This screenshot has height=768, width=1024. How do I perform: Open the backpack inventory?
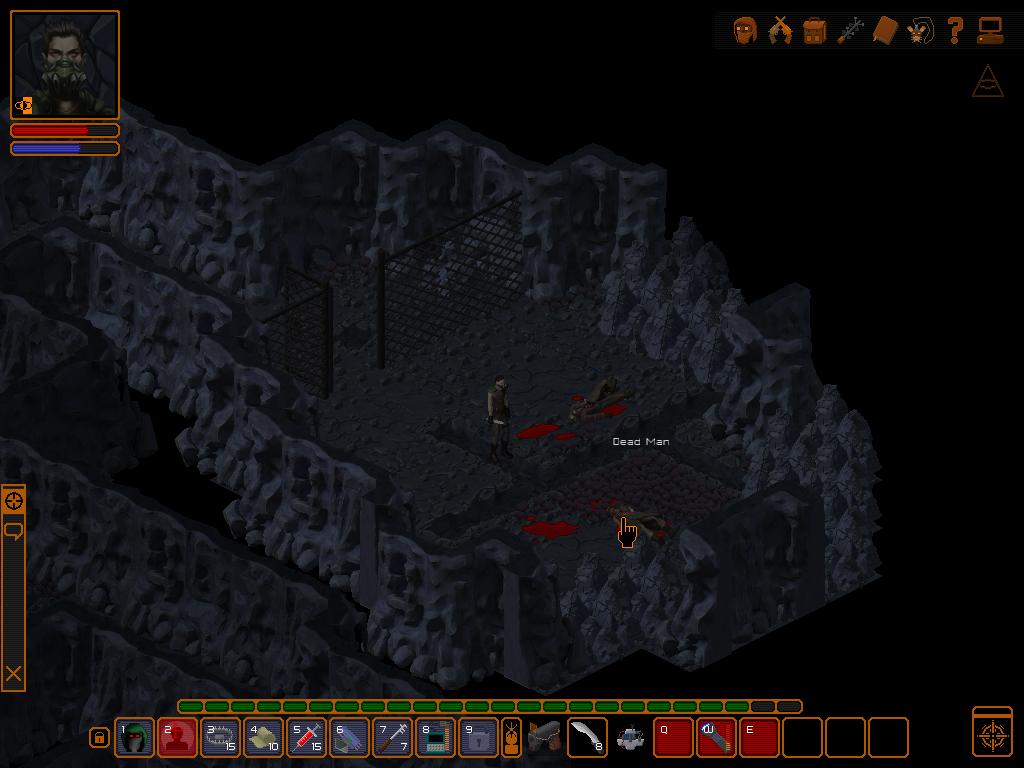point(814,30)
